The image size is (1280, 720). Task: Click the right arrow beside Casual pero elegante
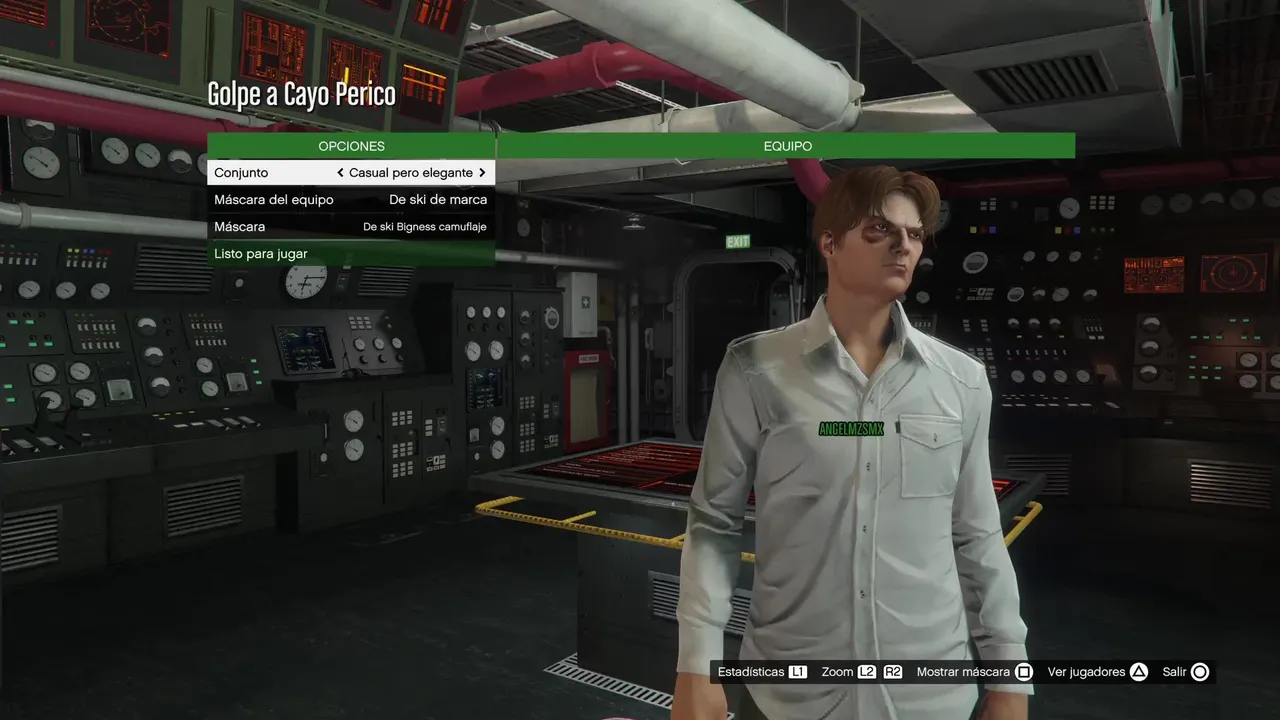click(482, 173)
